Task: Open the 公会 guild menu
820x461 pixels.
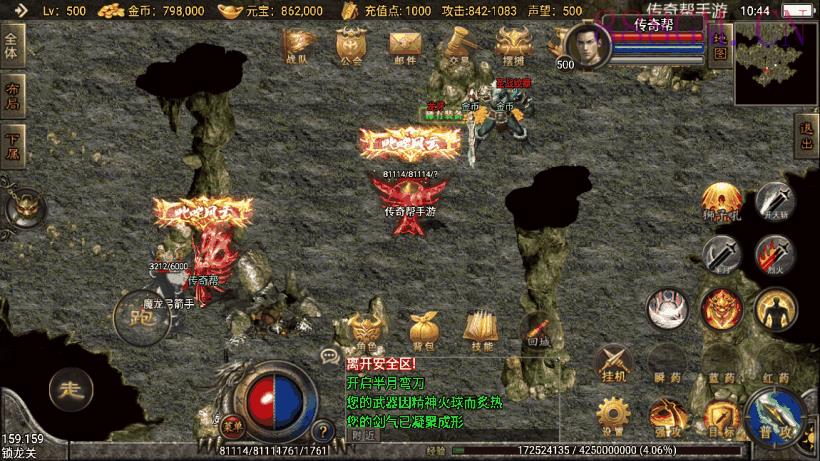Action: click(350, 46)
